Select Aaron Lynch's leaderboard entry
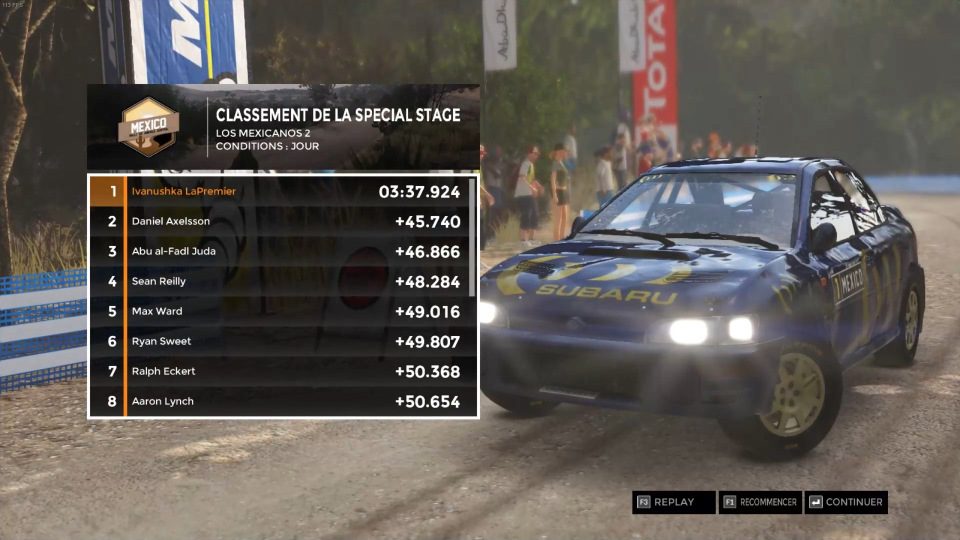Screen dimensions: 960x540 pos(278,401)
